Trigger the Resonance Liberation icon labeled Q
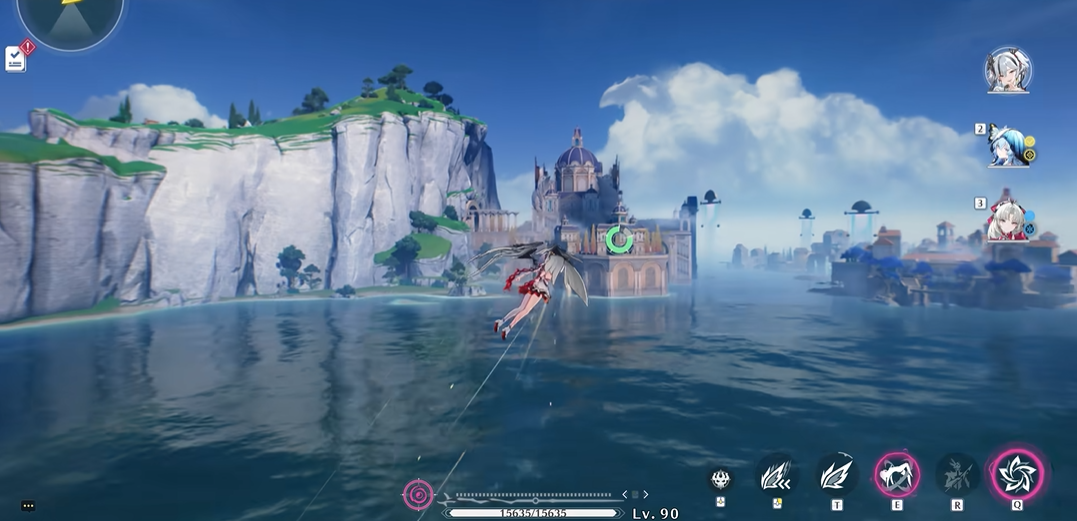The height and width of the screenshot is (521, 1077). 1017,474
